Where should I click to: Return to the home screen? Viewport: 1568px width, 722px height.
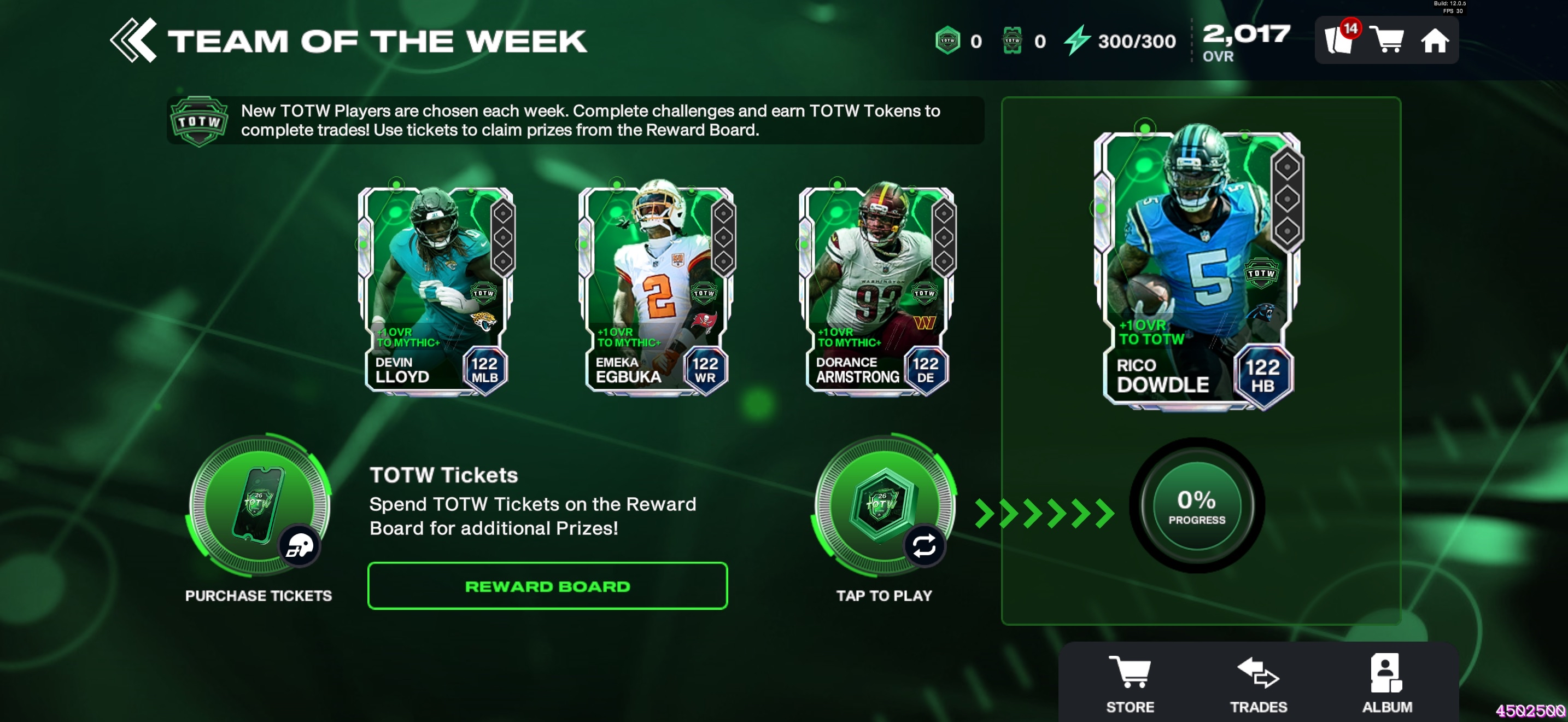click(x=1434, y=41)
